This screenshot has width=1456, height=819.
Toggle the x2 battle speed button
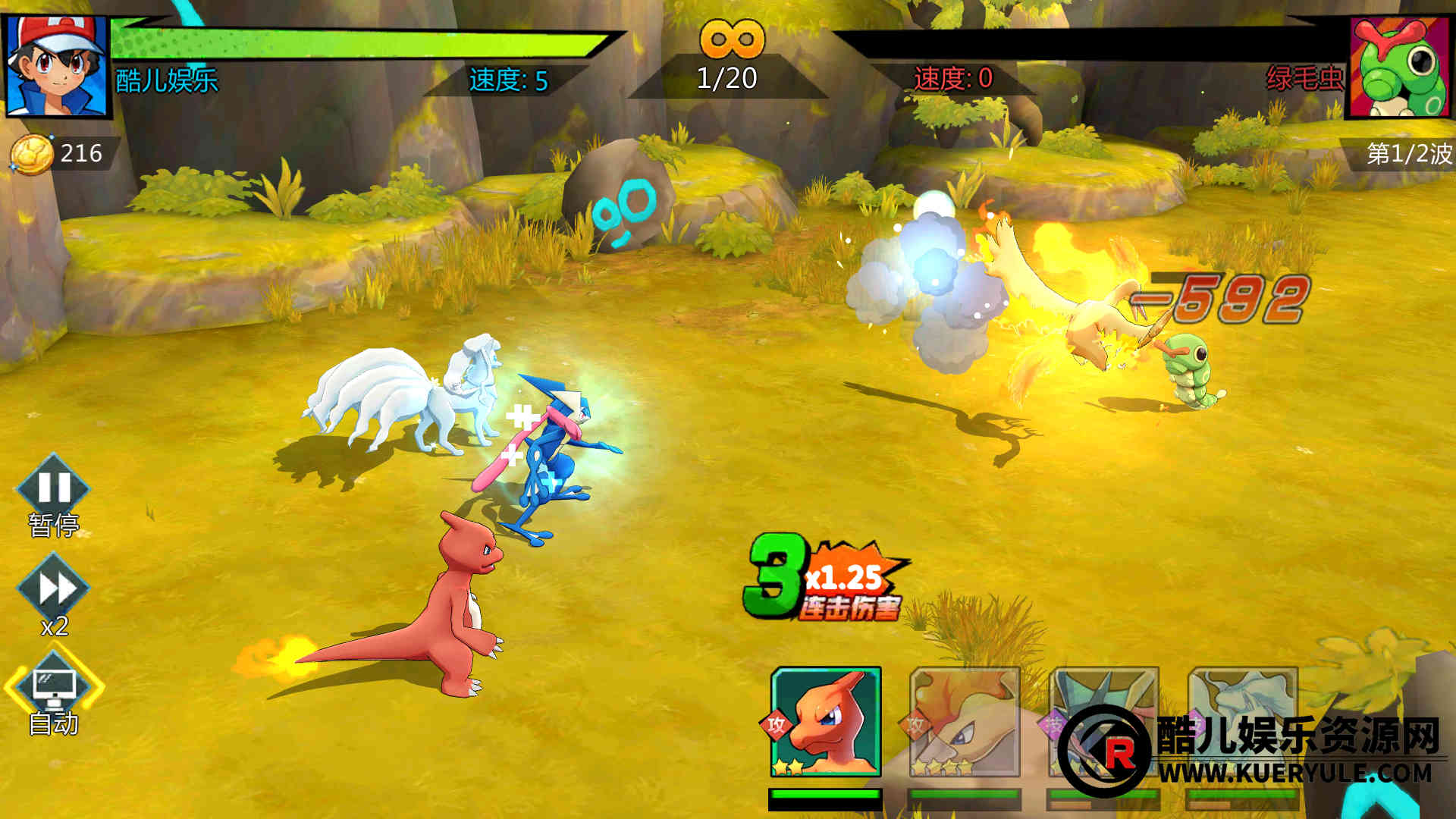coord(53,589)
